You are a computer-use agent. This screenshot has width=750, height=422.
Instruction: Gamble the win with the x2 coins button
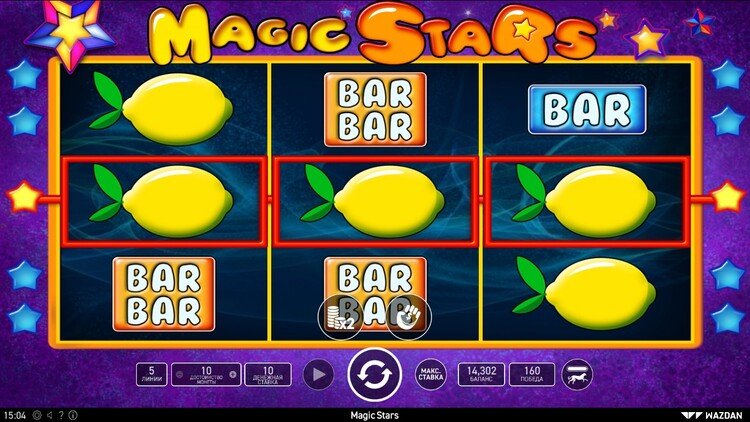(x=339, y=317)
